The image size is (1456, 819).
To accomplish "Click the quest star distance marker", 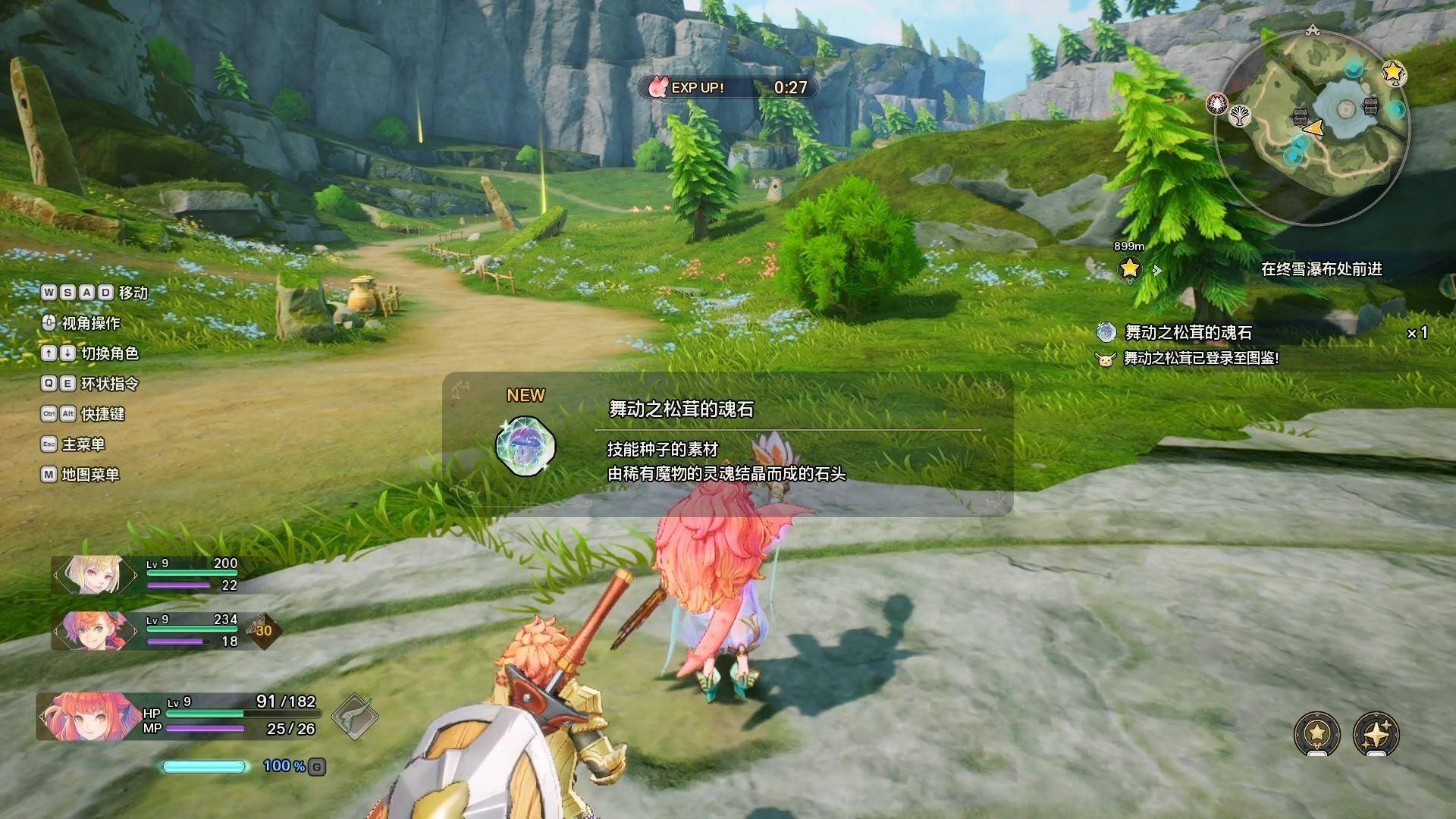I will (1130, 268).
